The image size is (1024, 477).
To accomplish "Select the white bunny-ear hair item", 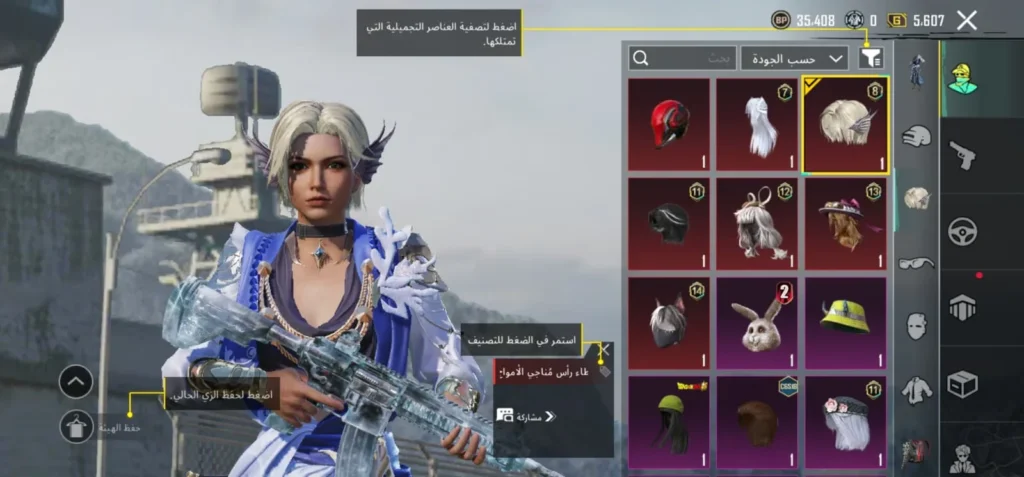I will [x=757, y=224].
